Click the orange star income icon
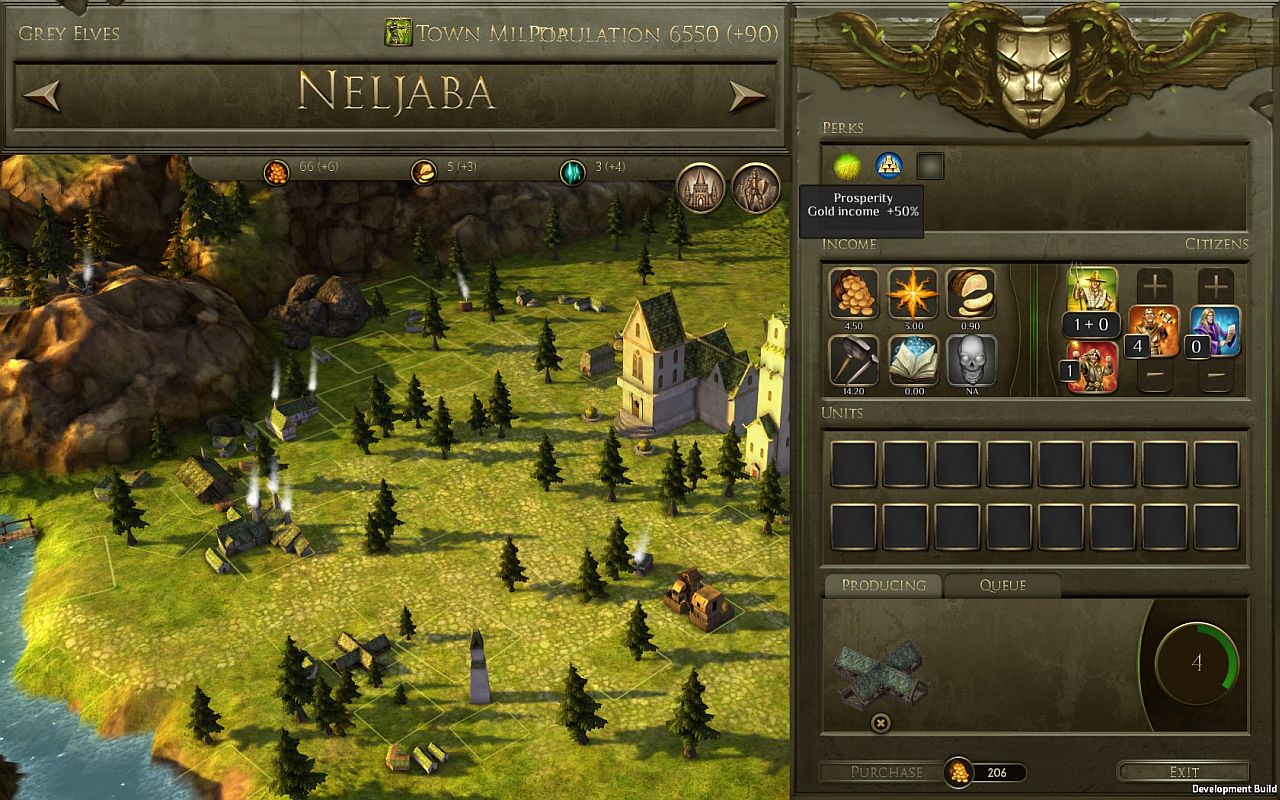 click(x=912, y=293)
